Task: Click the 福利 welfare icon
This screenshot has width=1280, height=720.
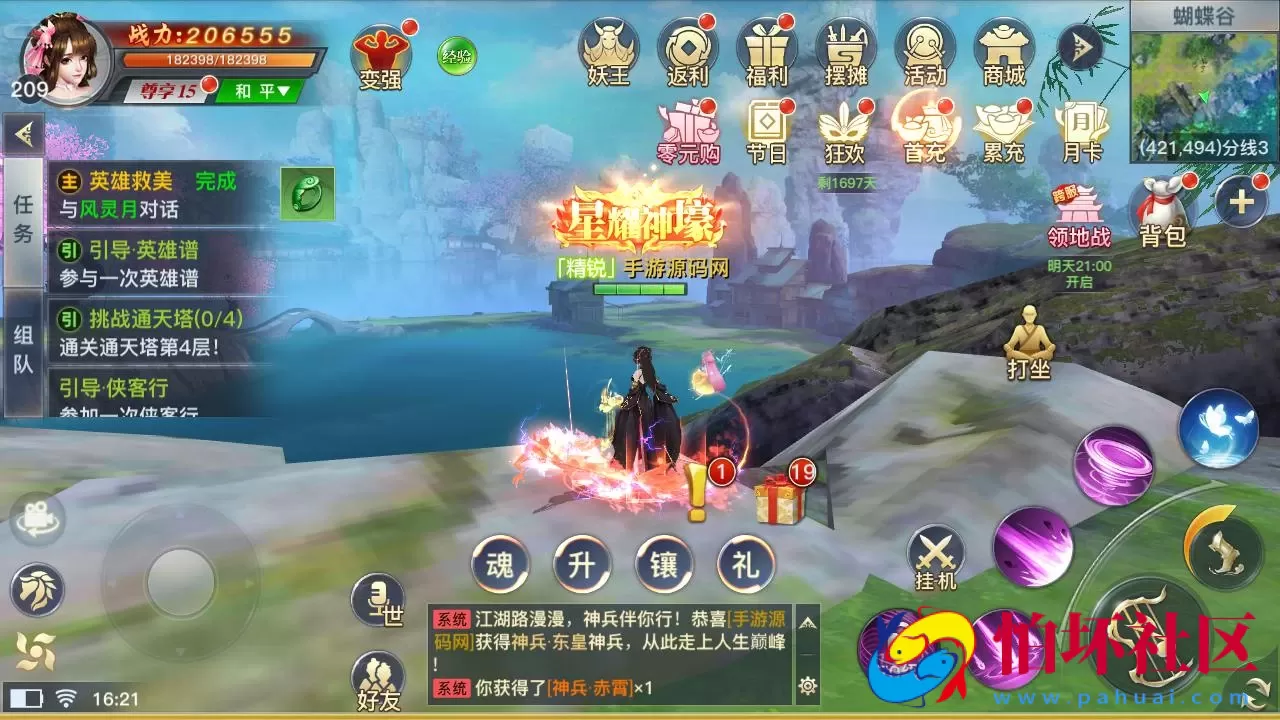Action: coord(767,50)
